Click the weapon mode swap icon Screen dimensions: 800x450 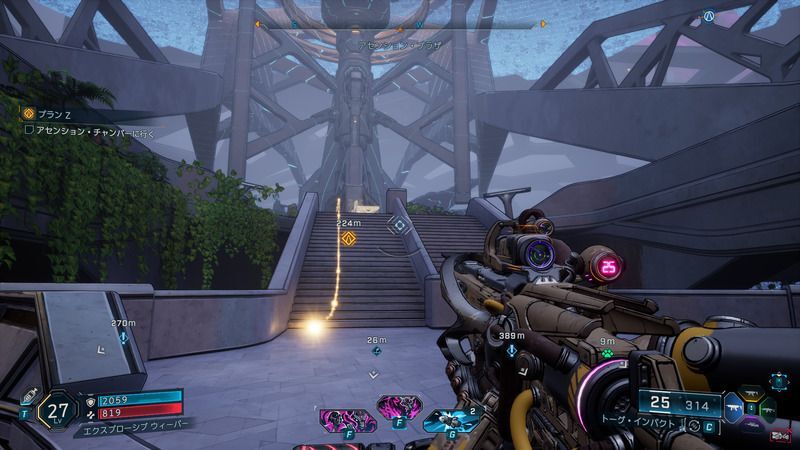(695, 427)
